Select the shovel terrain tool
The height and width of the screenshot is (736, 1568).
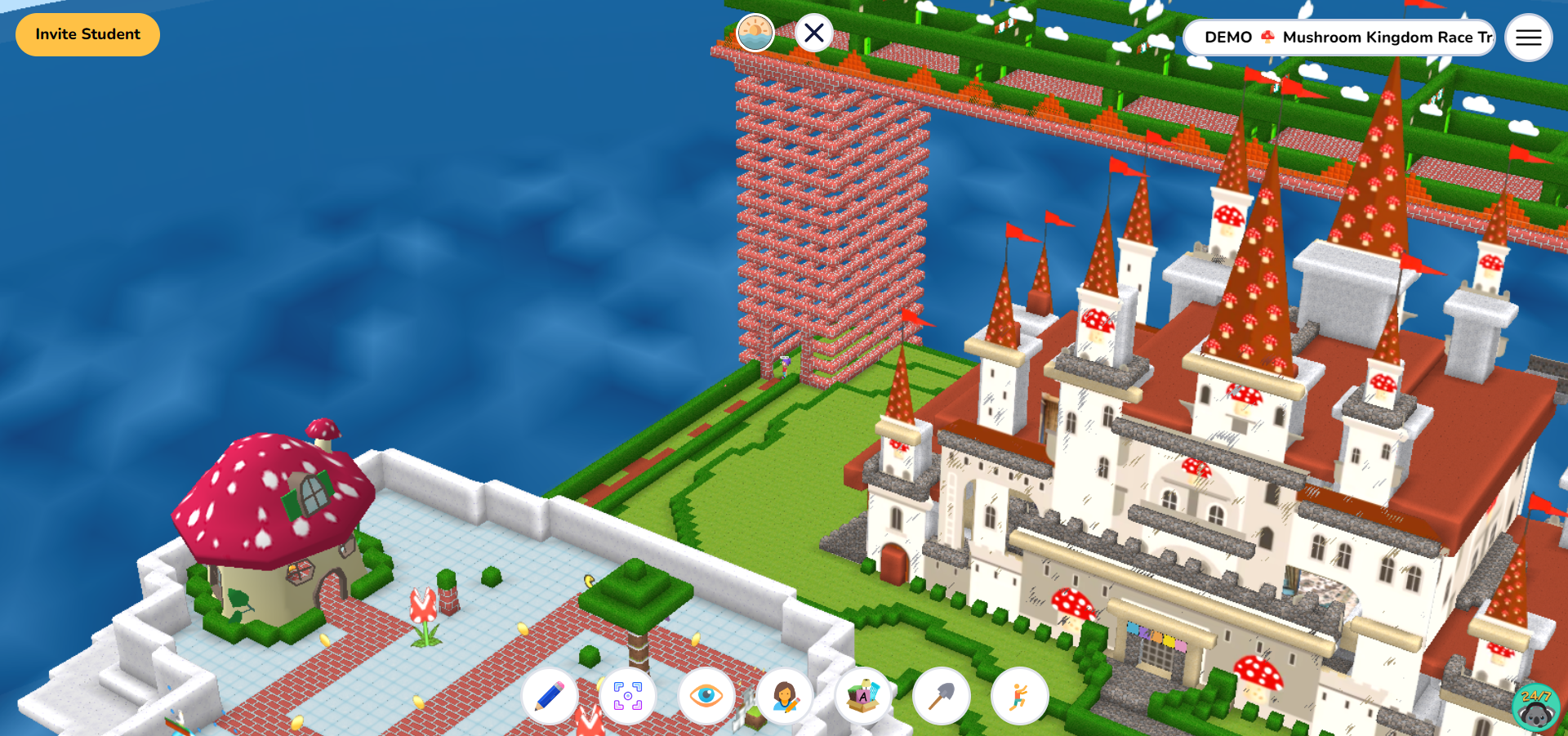(941, 695)
